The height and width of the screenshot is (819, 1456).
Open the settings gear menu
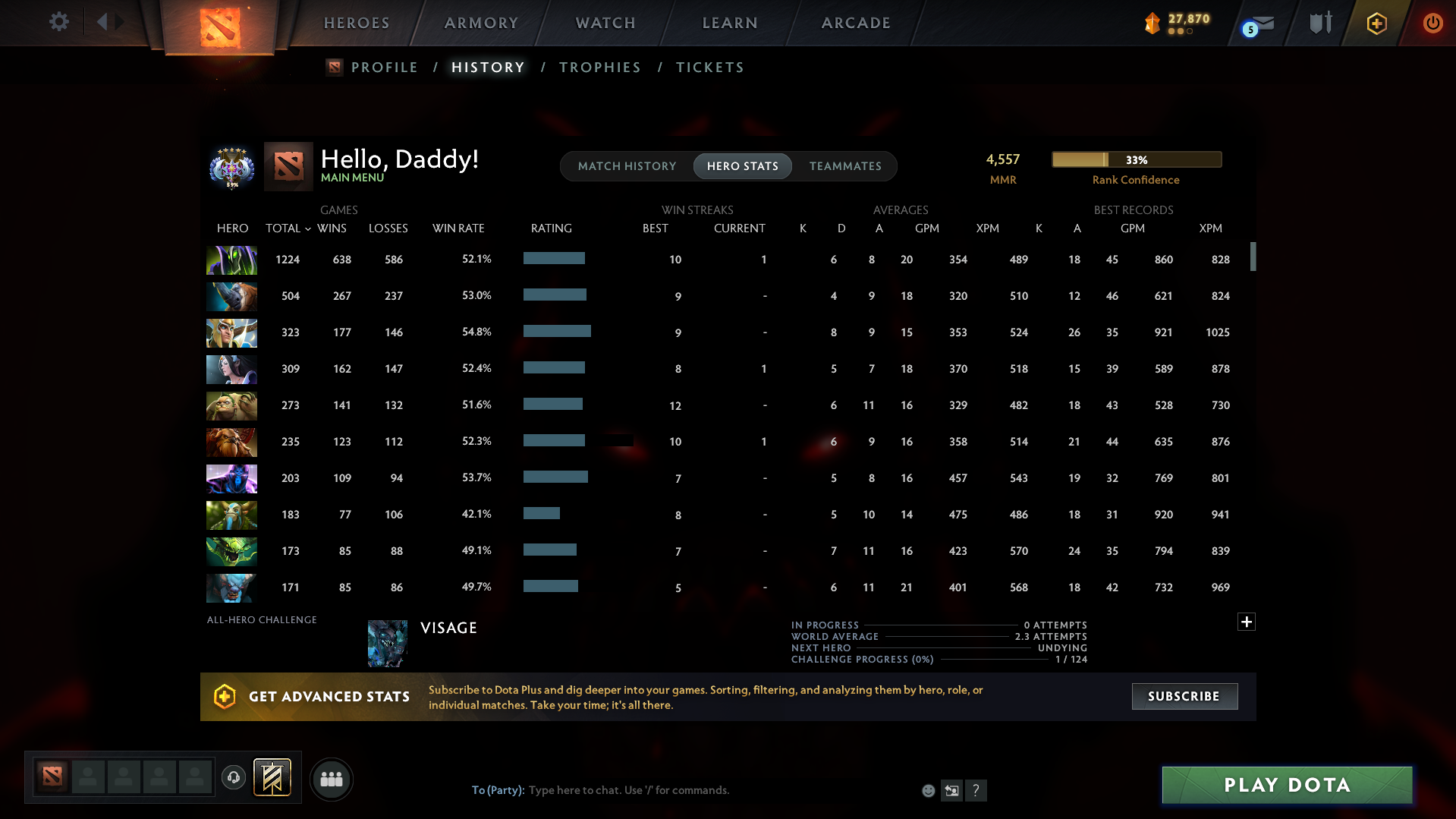click(58, 22)
